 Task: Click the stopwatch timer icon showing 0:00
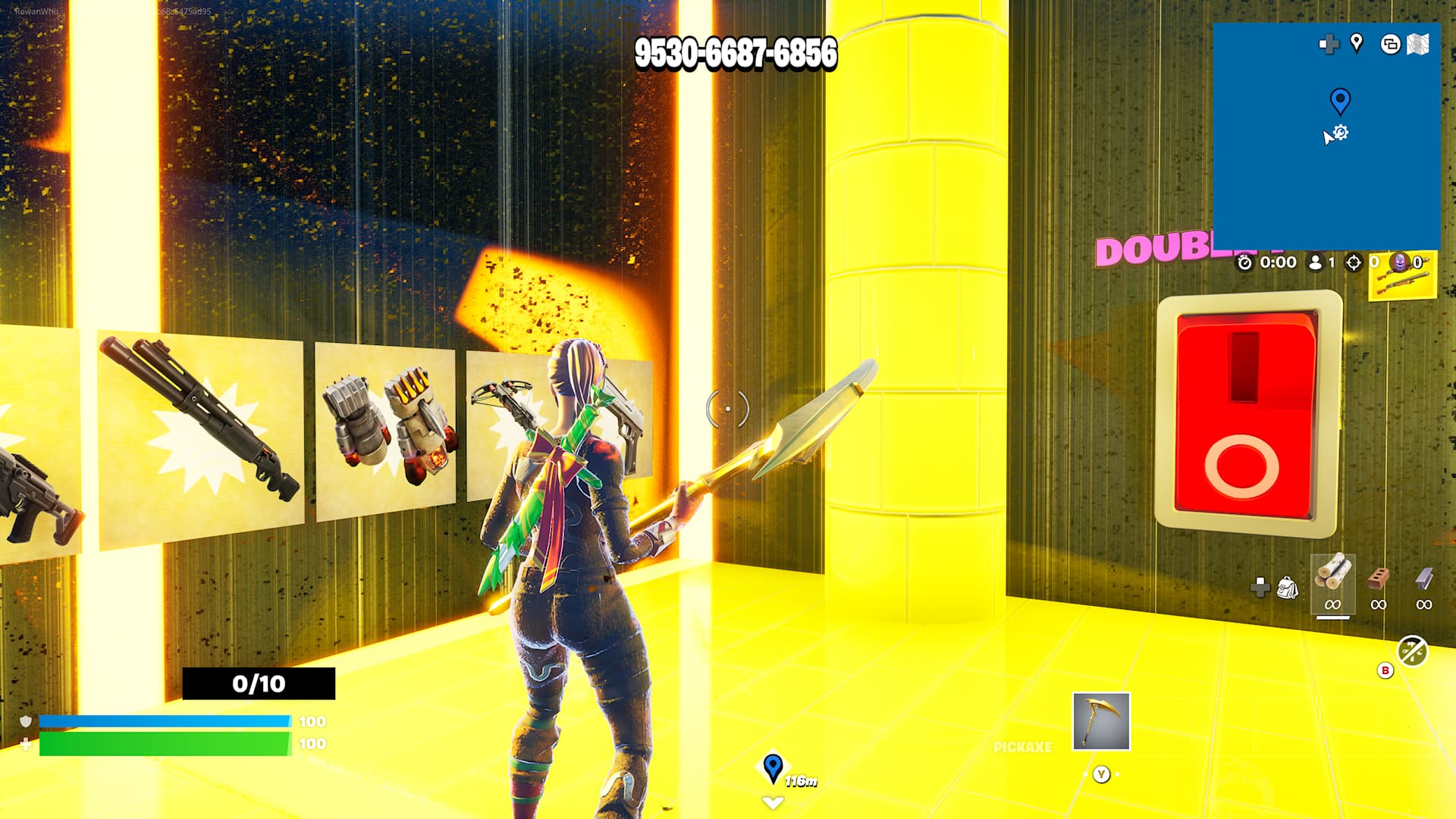tap(1245, 263)
